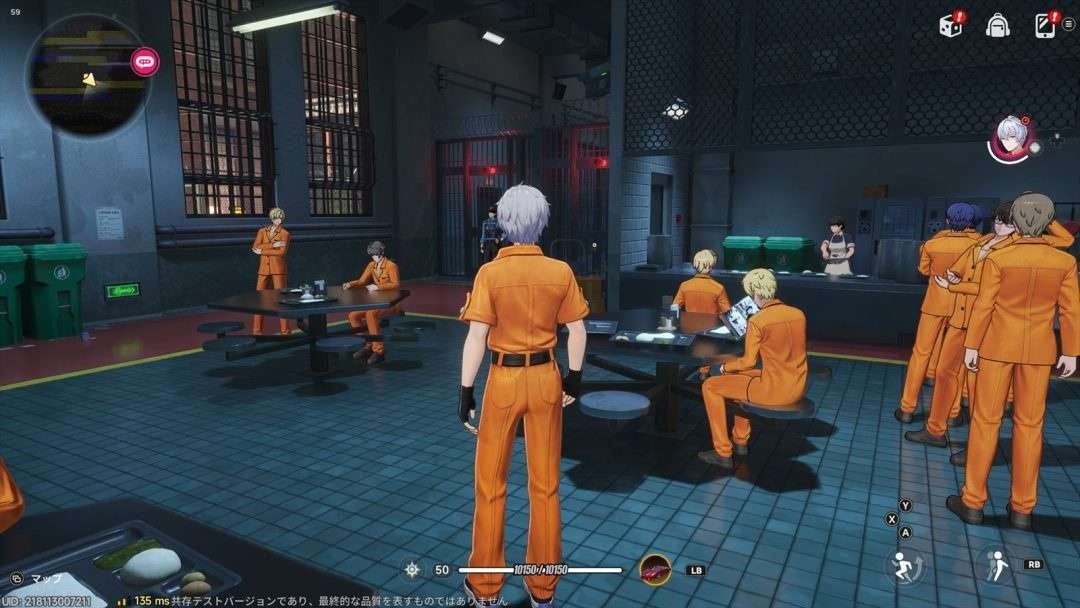Image resolution: width=1080 pixels, height=608 pixels.
Task: Open the circular minimap
Action: (x=88, y=75)
